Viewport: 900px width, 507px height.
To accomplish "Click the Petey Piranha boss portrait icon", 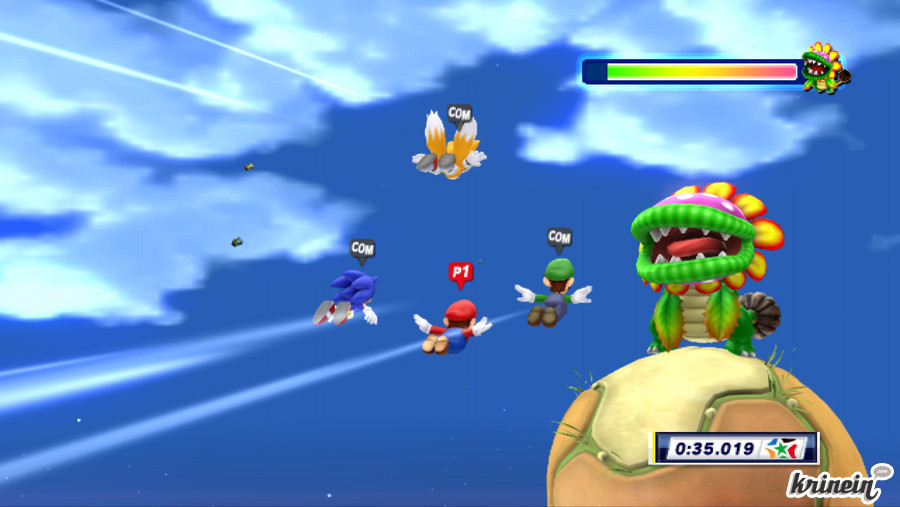I will (x=825, y=68).
